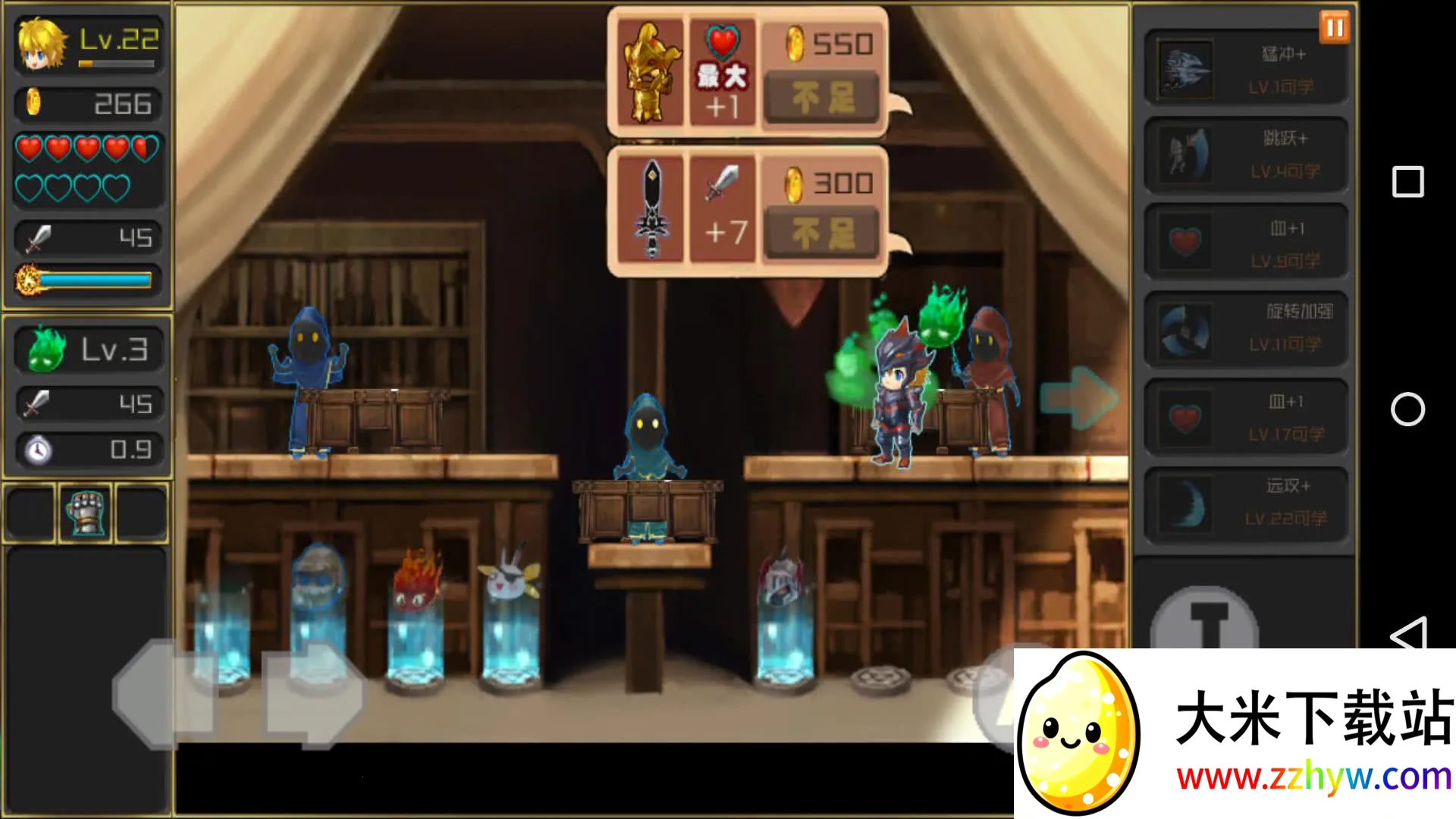Click the blond hero portrait
The width and height of the screenshot is (1456, 819).
[42, 44]
